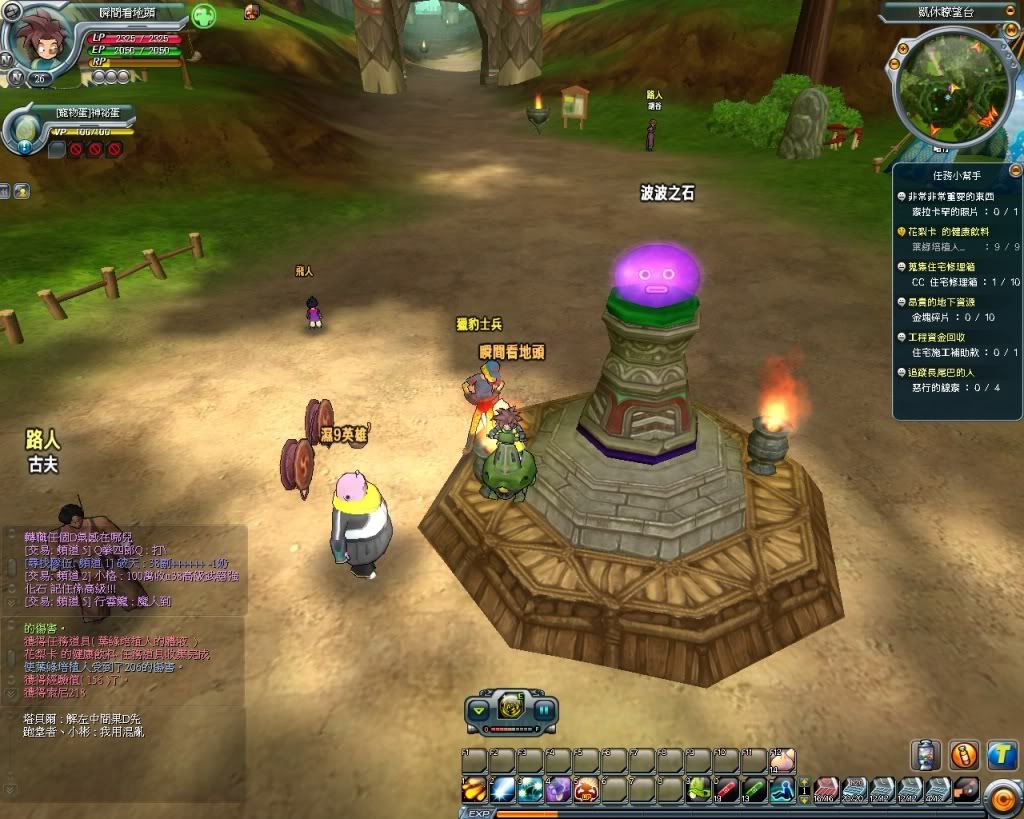Activate the purple orb skill
The image size is (1024, 819).
558,790
